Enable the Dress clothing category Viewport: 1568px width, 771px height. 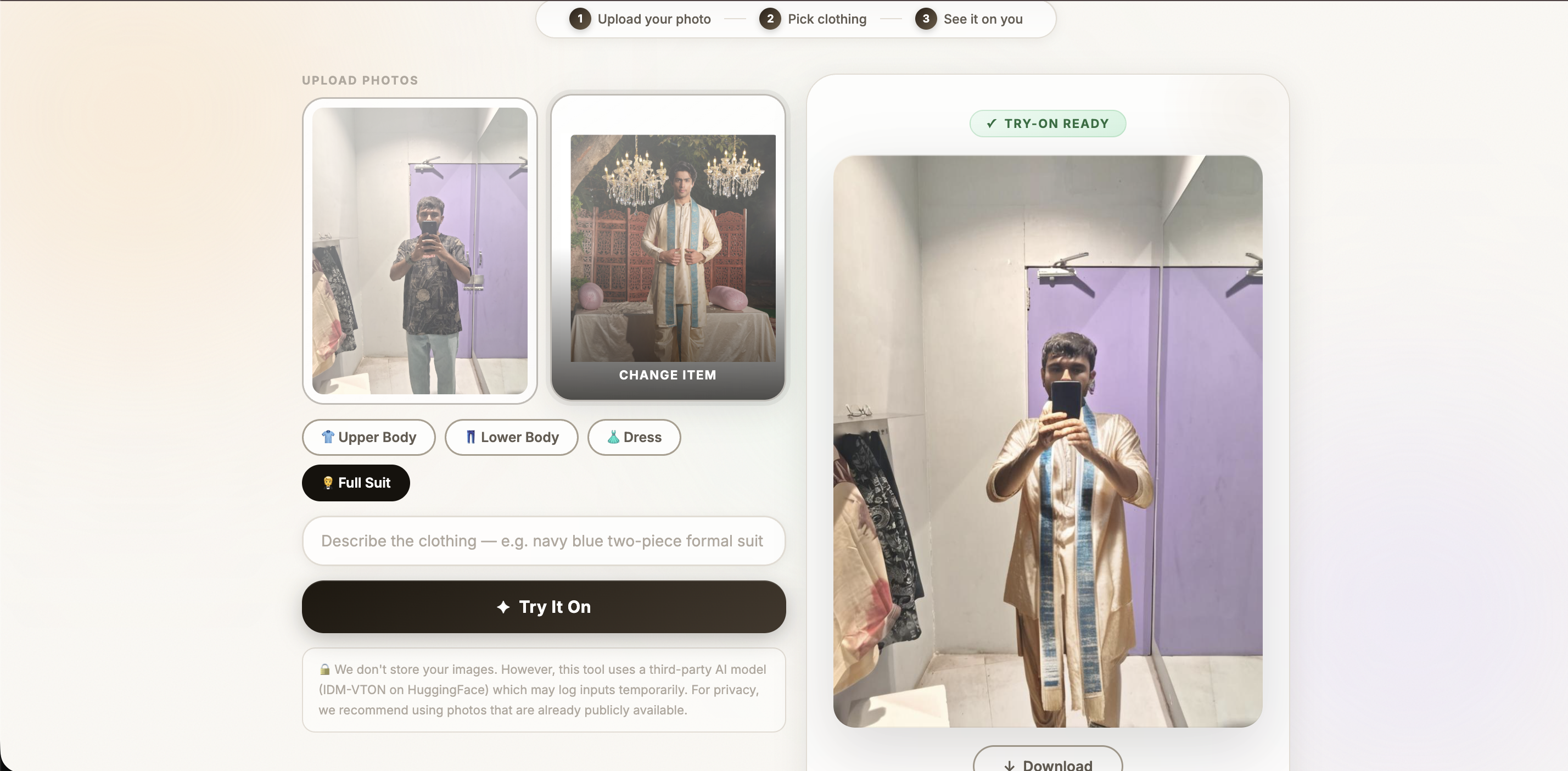tap(633, 437)
